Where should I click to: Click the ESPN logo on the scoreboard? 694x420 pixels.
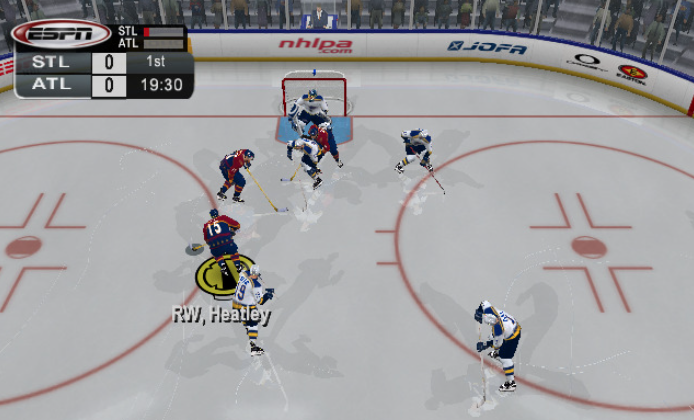(60, 34)
